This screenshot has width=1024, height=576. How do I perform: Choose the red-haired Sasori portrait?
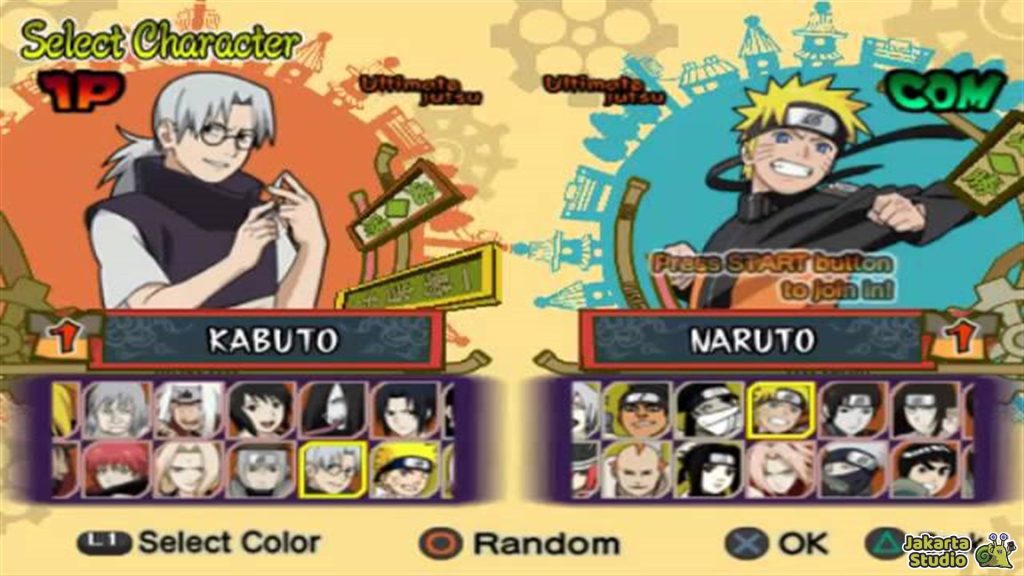(117, 469)
